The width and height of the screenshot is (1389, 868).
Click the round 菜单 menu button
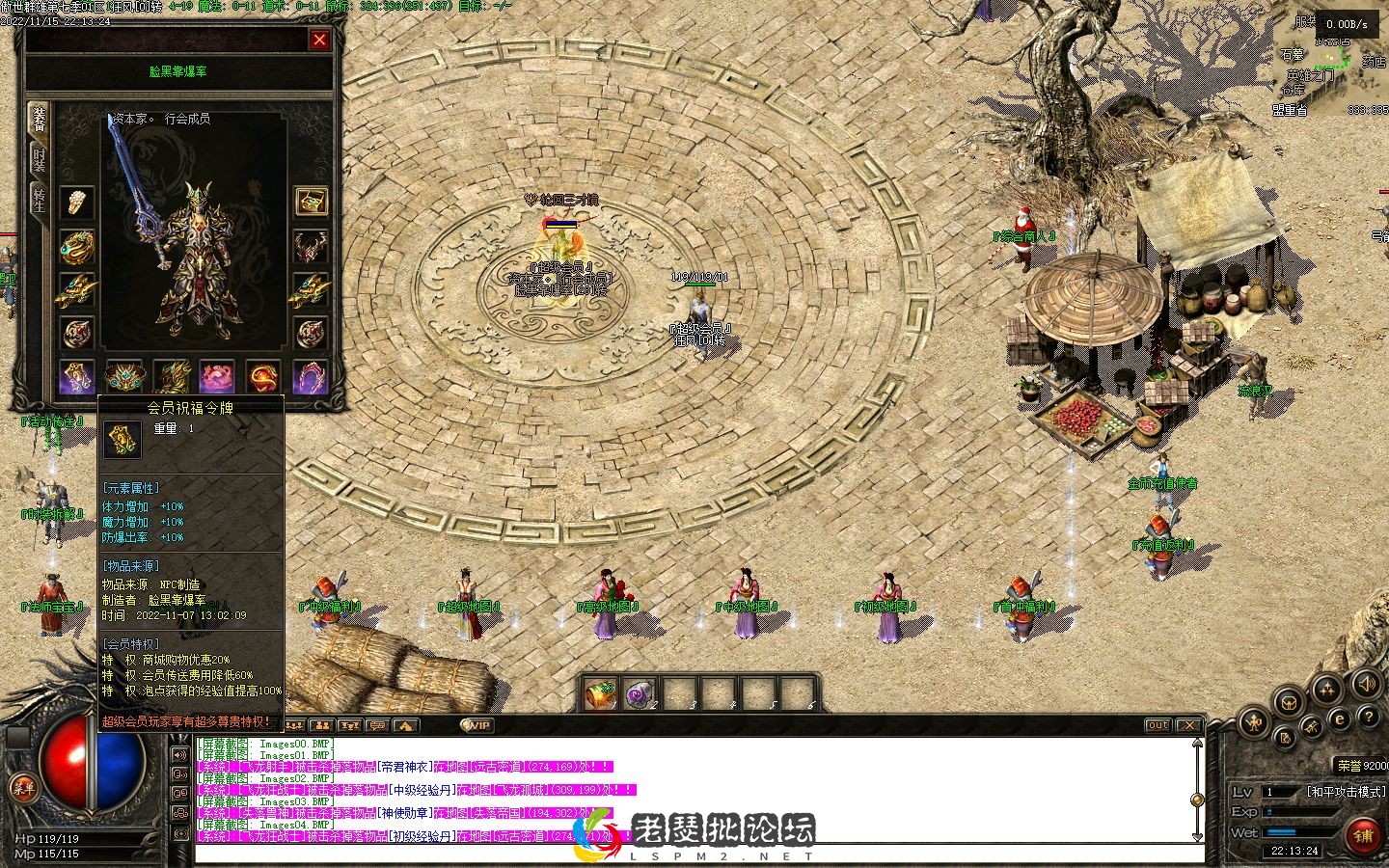[23, 788]
